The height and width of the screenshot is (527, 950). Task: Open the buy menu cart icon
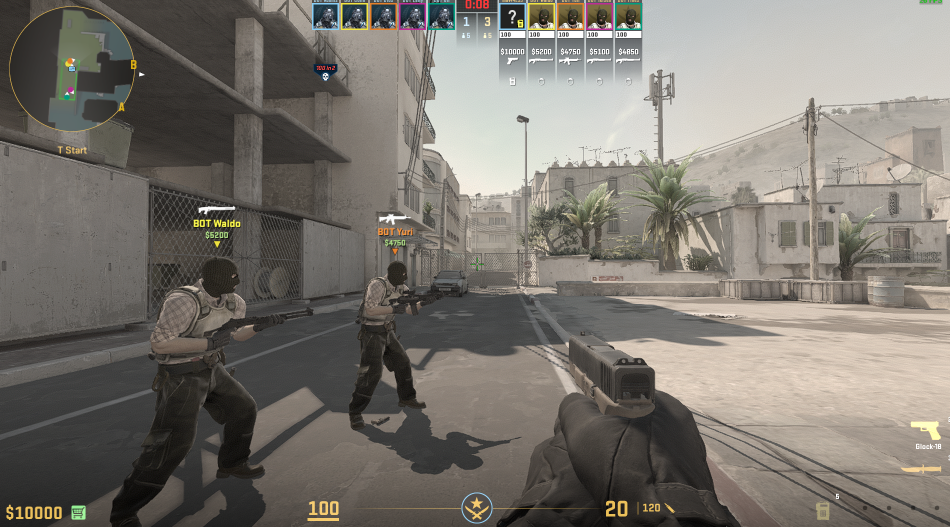coord(78,513)
